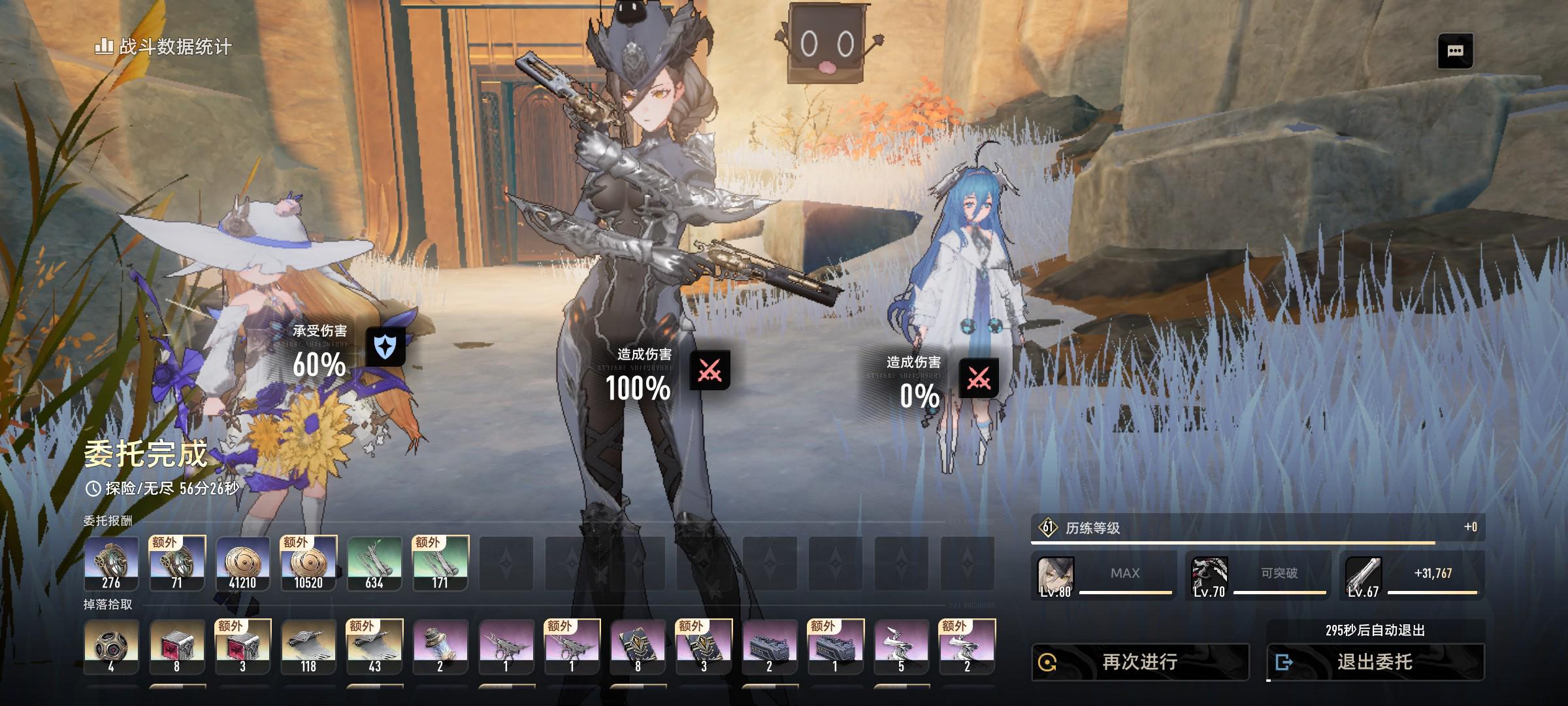Select the book drop with count 8
Image resolution: width=1568 pixels, height=706 pixels.
tap(638, 647)
